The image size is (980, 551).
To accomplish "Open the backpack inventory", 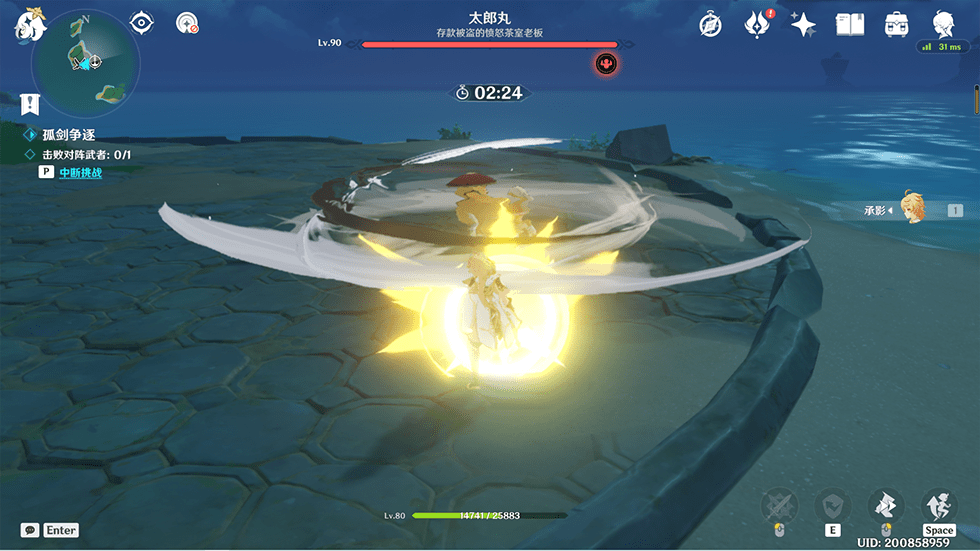I will point(897,24).
